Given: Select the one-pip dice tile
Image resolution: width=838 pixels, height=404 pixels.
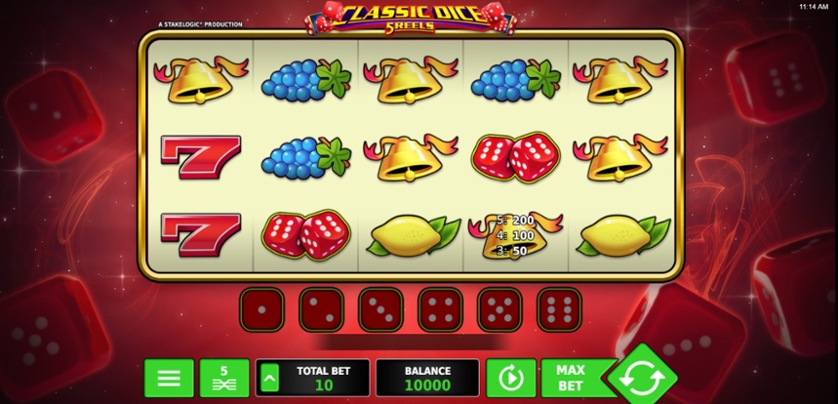Looking at the screenshot, I should pyautogui.click(x=261, y=310).
